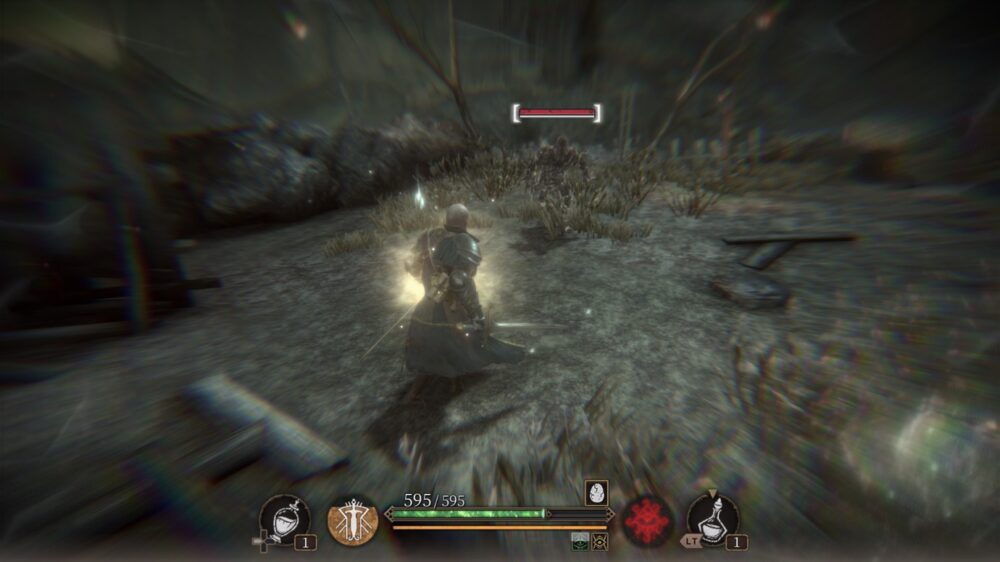The image size is (1000, 562).
Task: Use the healing potion bottle on the right
Action: point(713,520)
